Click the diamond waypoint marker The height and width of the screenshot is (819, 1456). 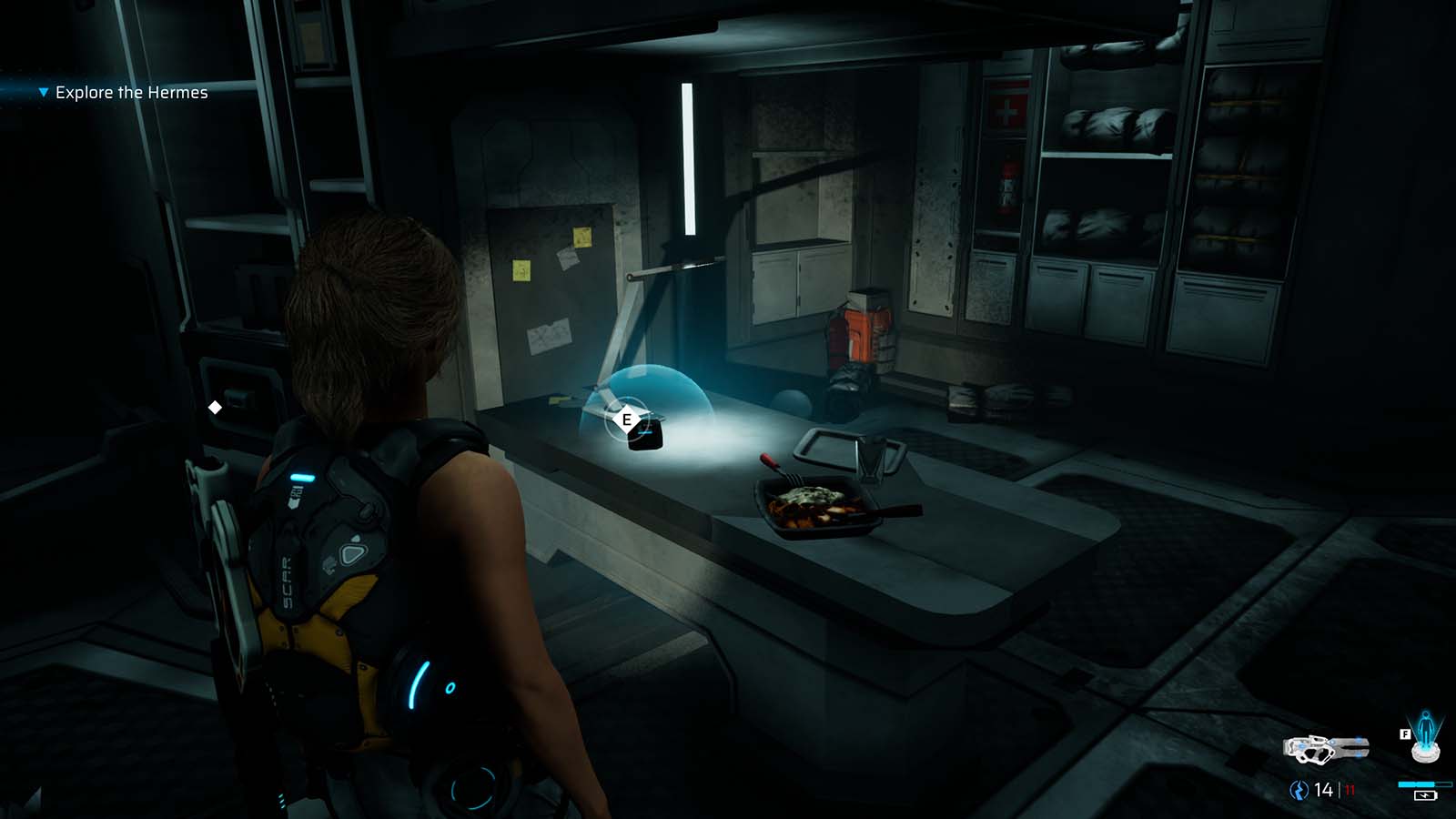point(217,407)
